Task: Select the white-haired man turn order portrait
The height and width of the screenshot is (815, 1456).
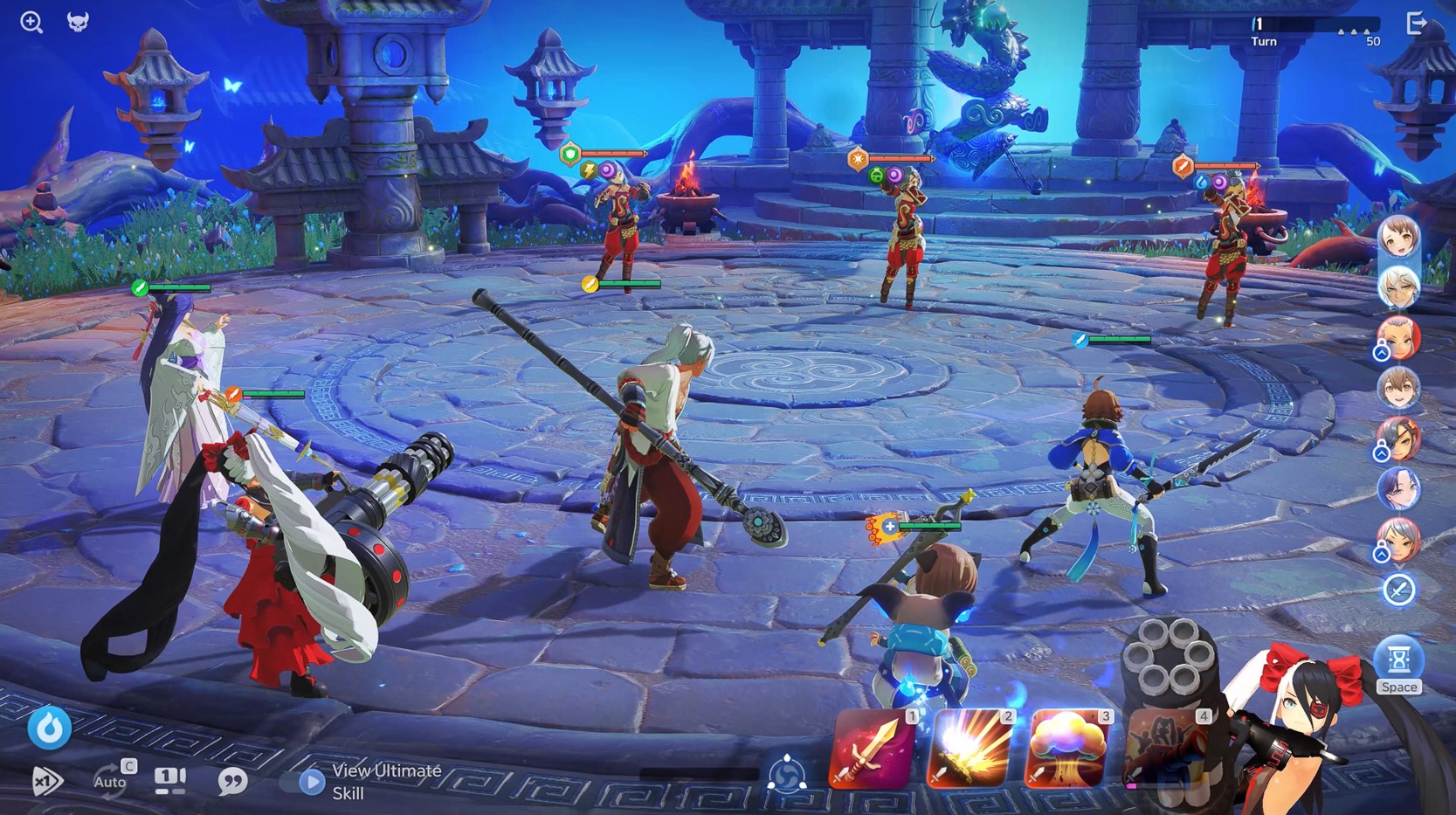Action: coord(1397,287)
